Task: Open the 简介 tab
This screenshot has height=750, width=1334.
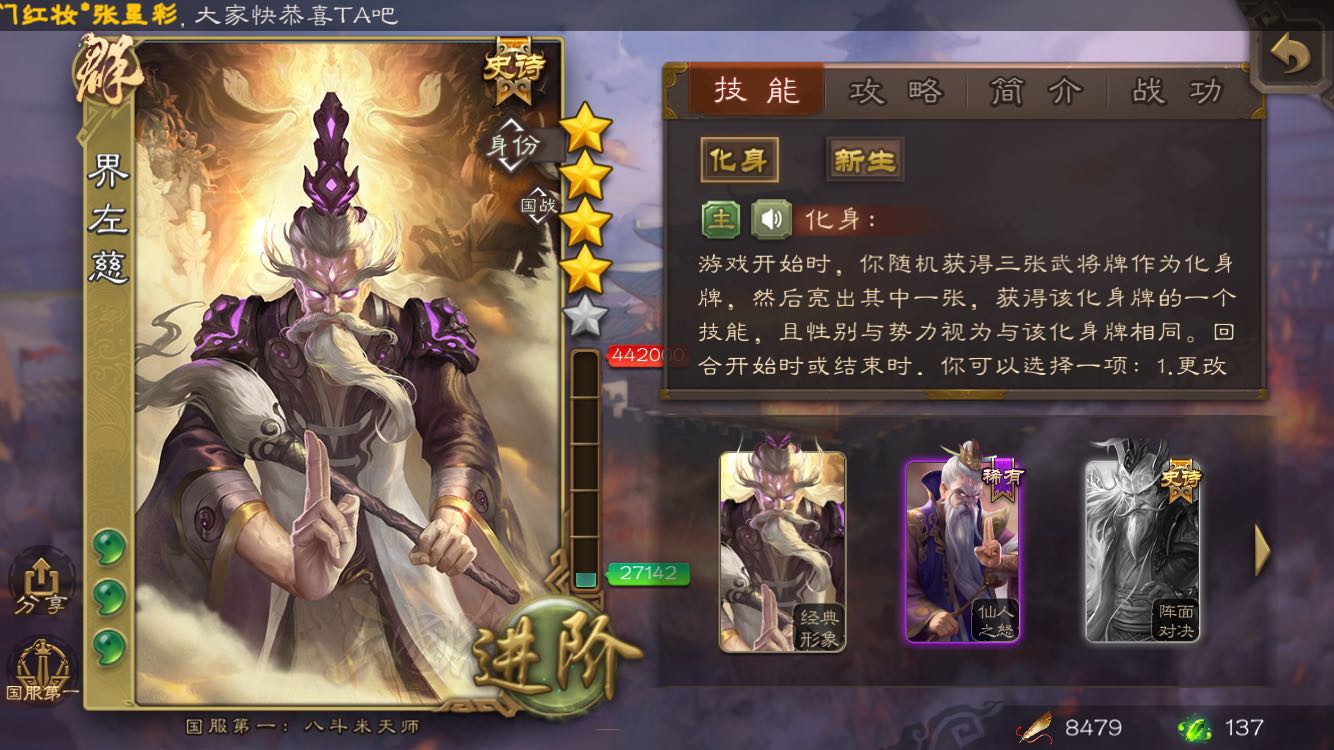Action: tap(1036, 90)
